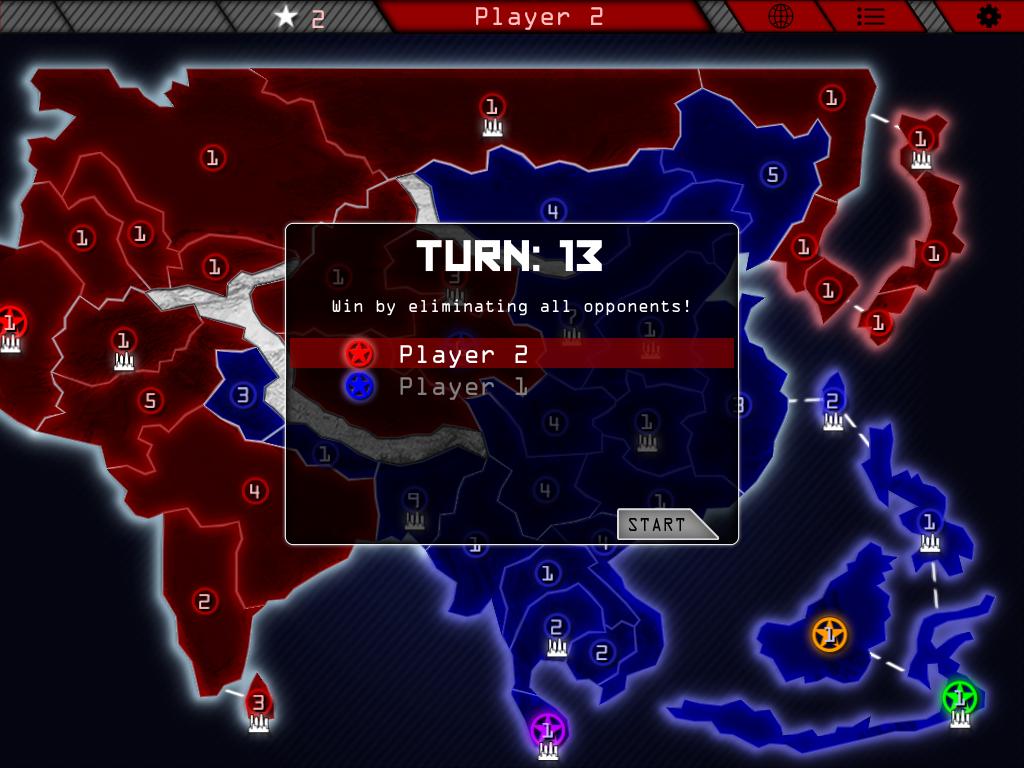
Task: Select Player 1 row in turn list
Action: (x=512, y=386)
